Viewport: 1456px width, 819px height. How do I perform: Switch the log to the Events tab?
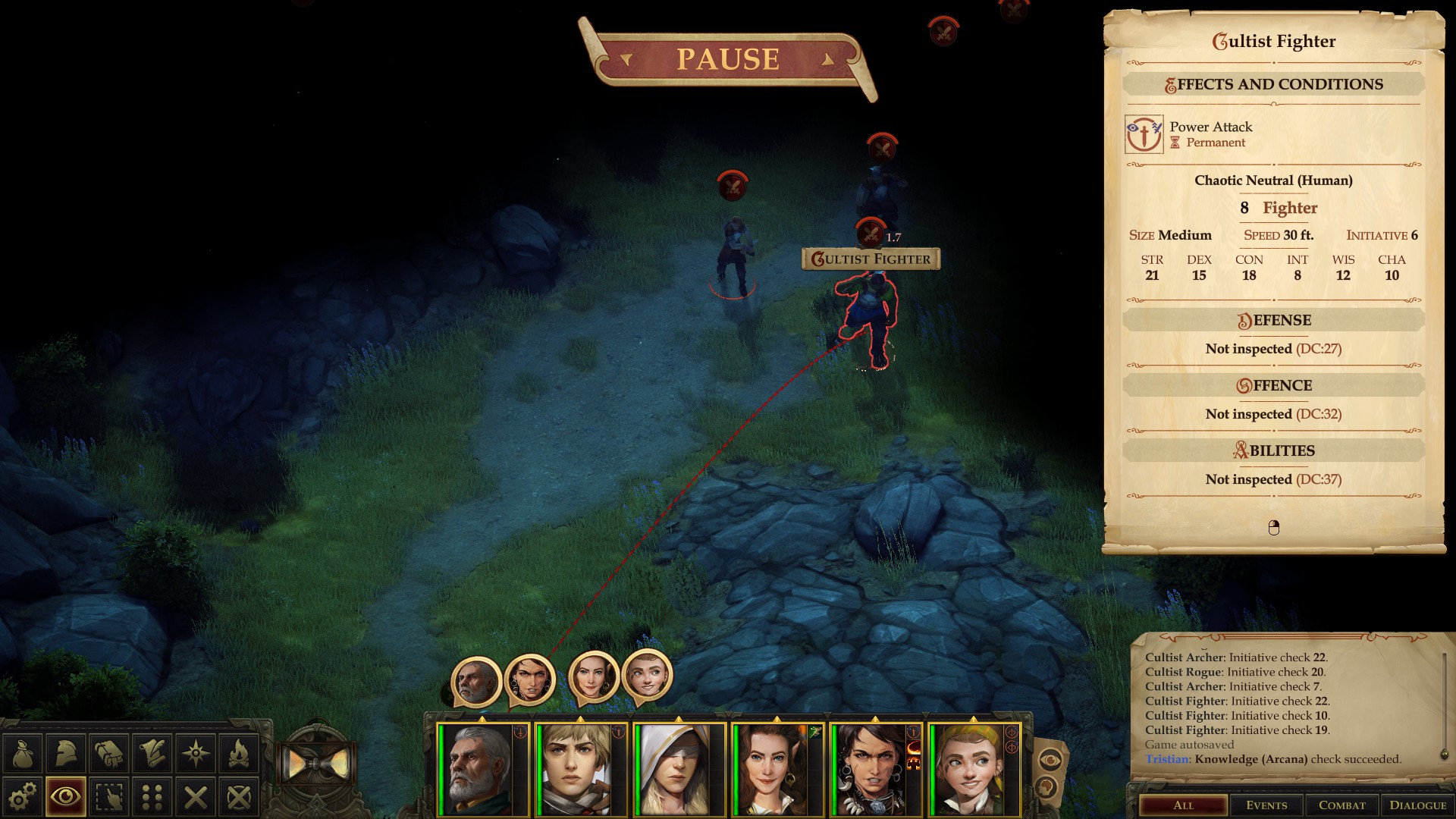point(1266,805)
